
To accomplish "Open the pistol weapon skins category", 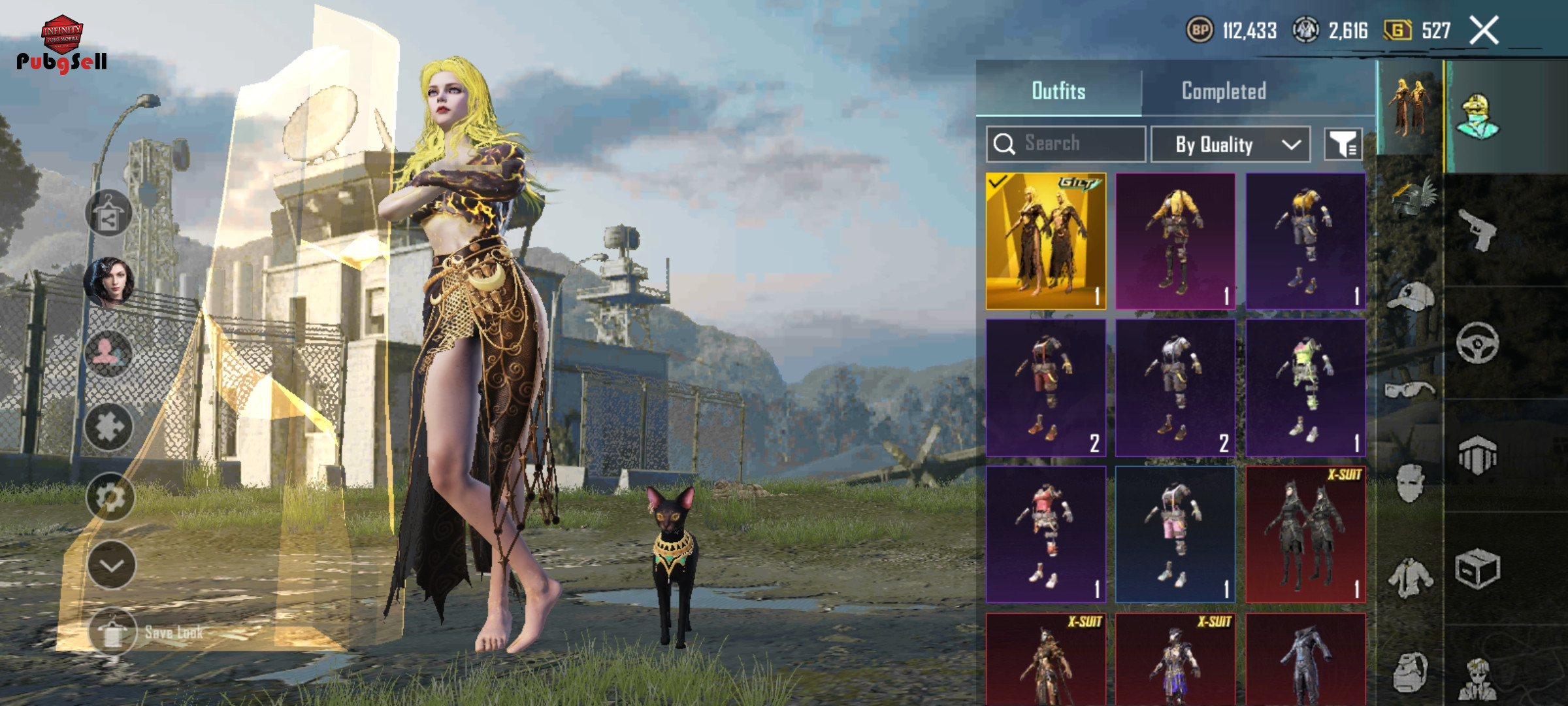I will [1478, 229].
